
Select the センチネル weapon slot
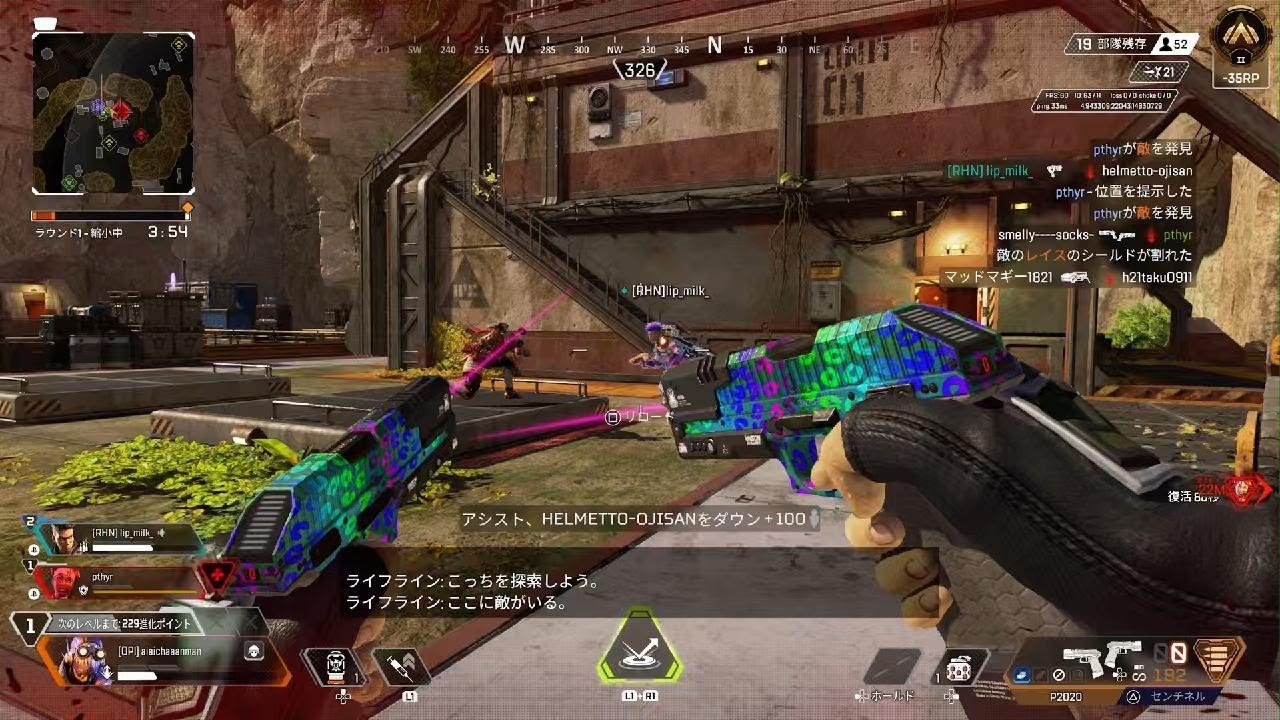pyautogui.click(x=1175, y=697)
